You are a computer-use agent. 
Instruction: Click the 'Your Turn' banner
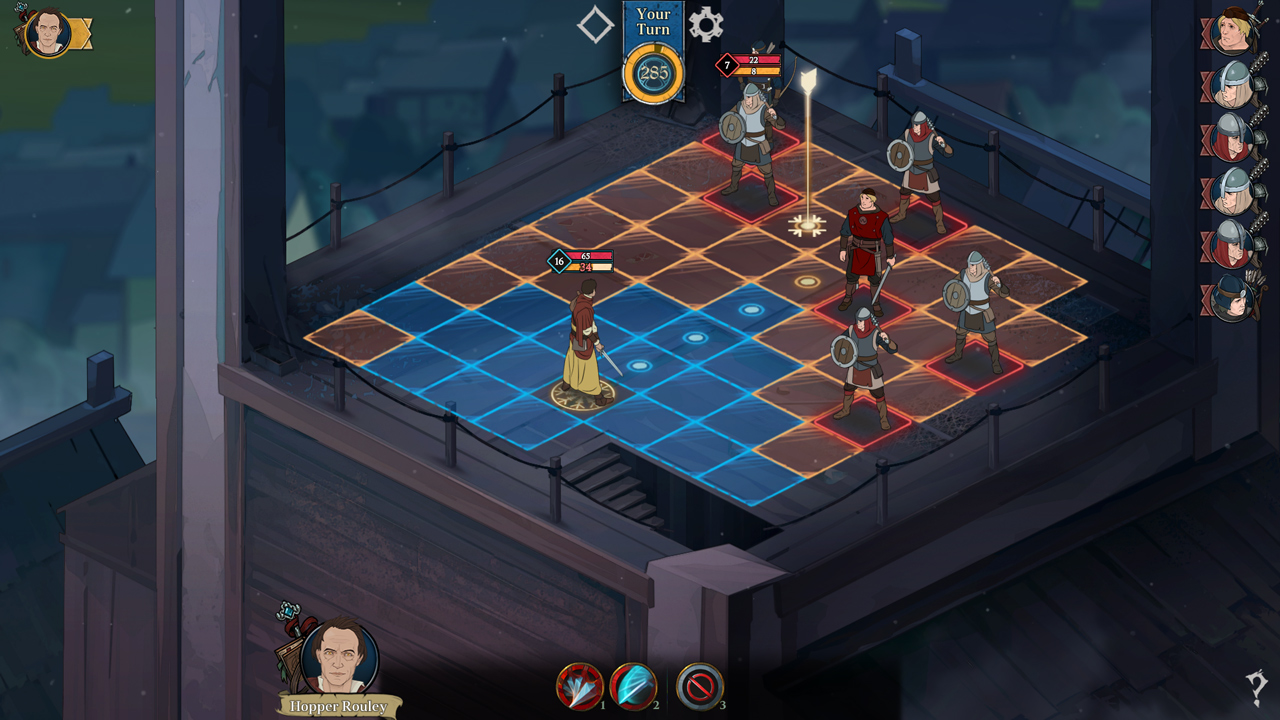(654, 20)
